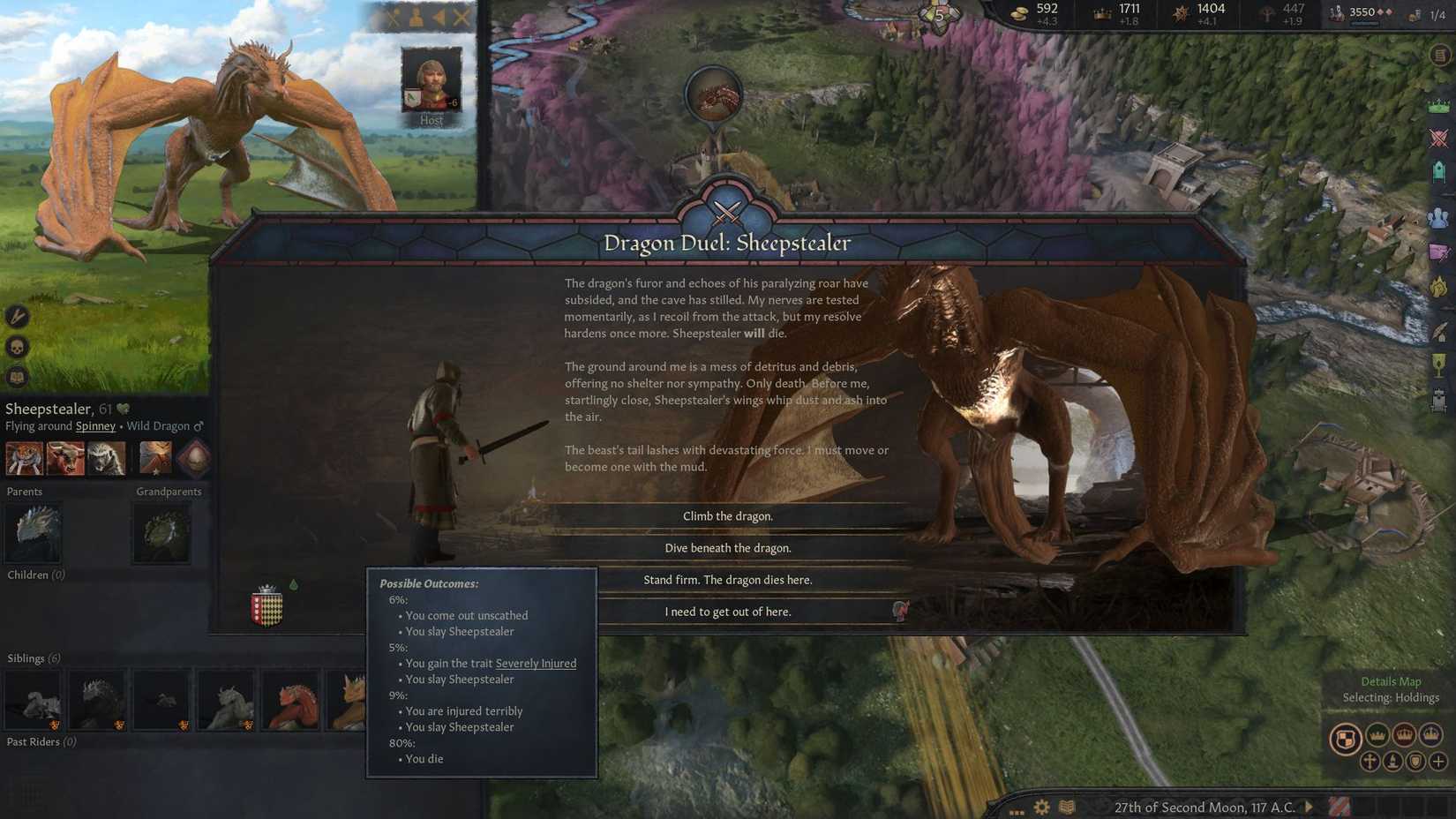The height and width of the screenshot is (819, 1456).
Task: Toggle Religion map mode with the cross icon
Action: click(1370, 762)
